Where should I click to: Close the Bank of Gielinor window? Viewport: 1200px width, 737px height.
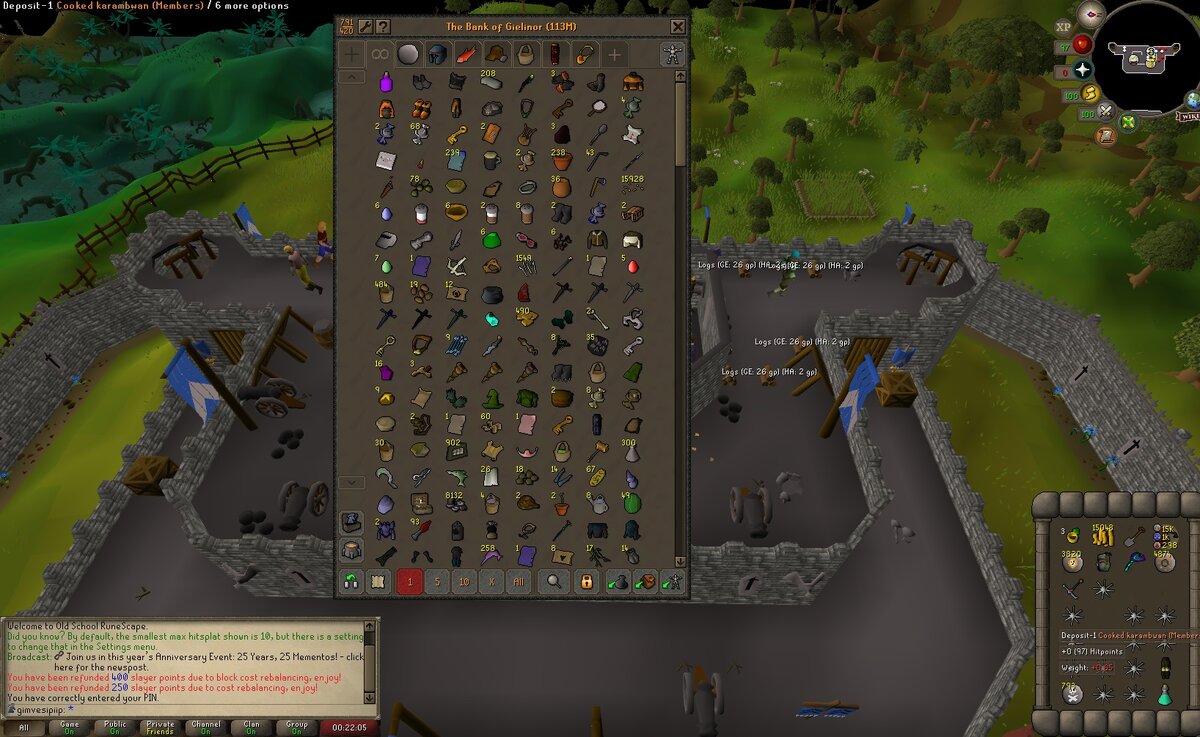click(x=678, y=27)
